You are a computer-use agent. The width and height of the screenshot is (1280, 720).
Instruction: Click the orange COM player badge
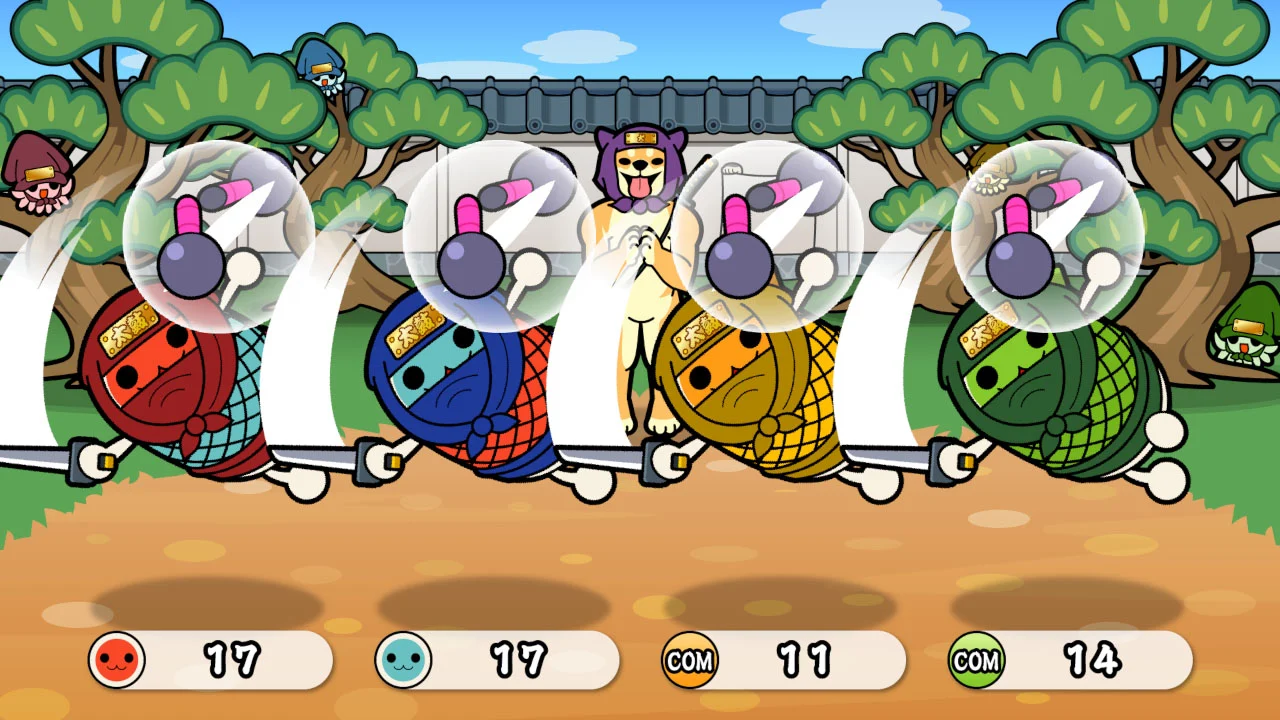click(x=690, y=660)
